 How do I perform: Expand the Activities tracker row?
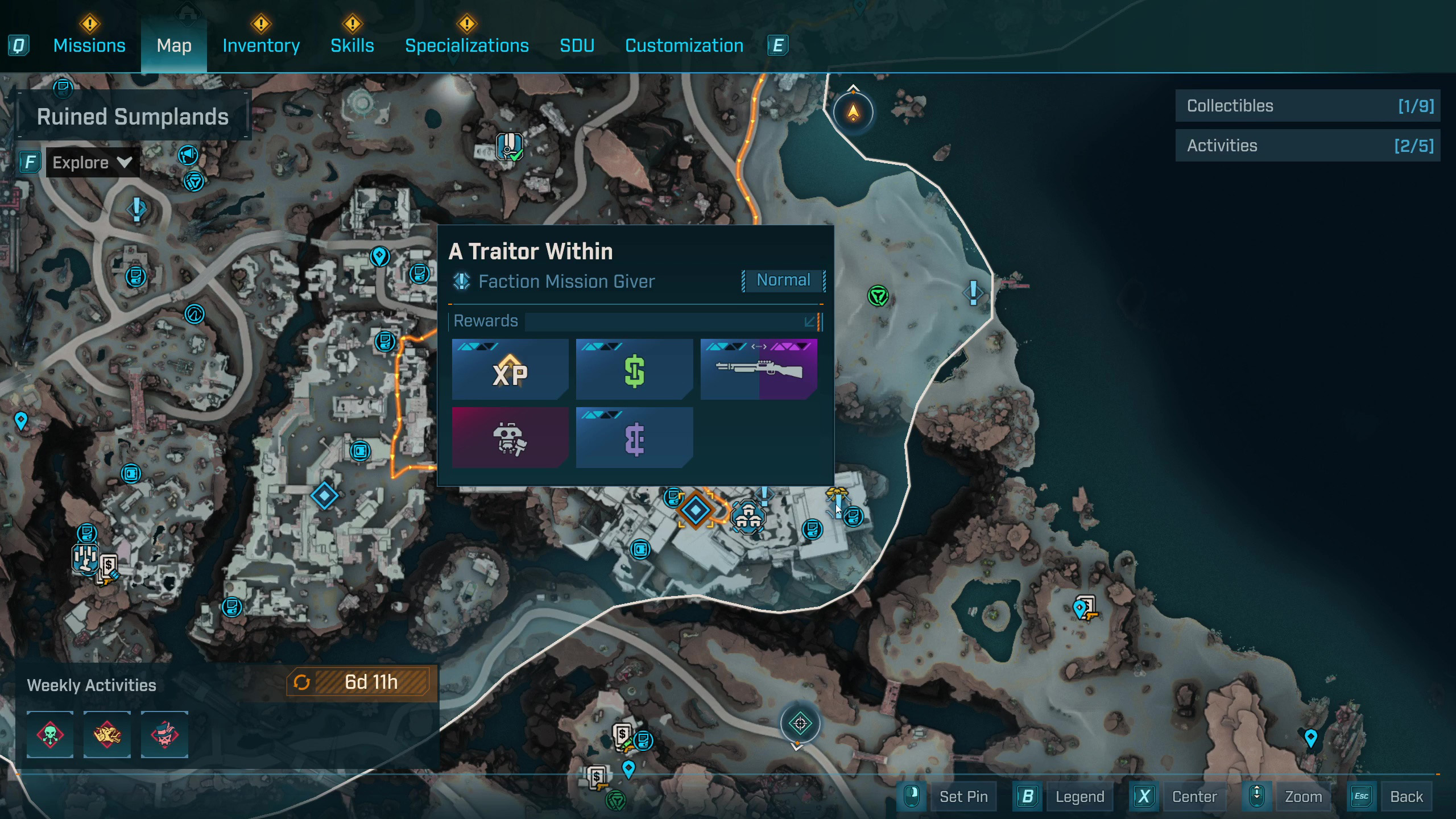tap(1308, 146)
